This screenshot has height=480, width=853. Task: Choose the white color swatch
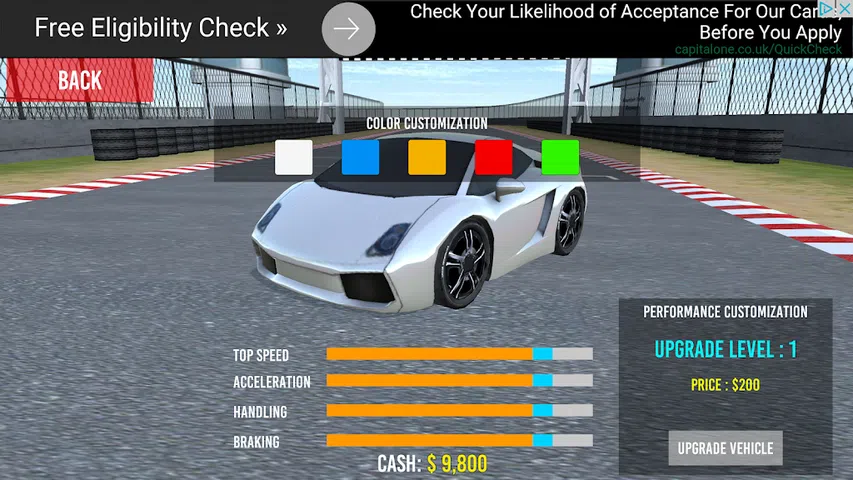(294, 157)
